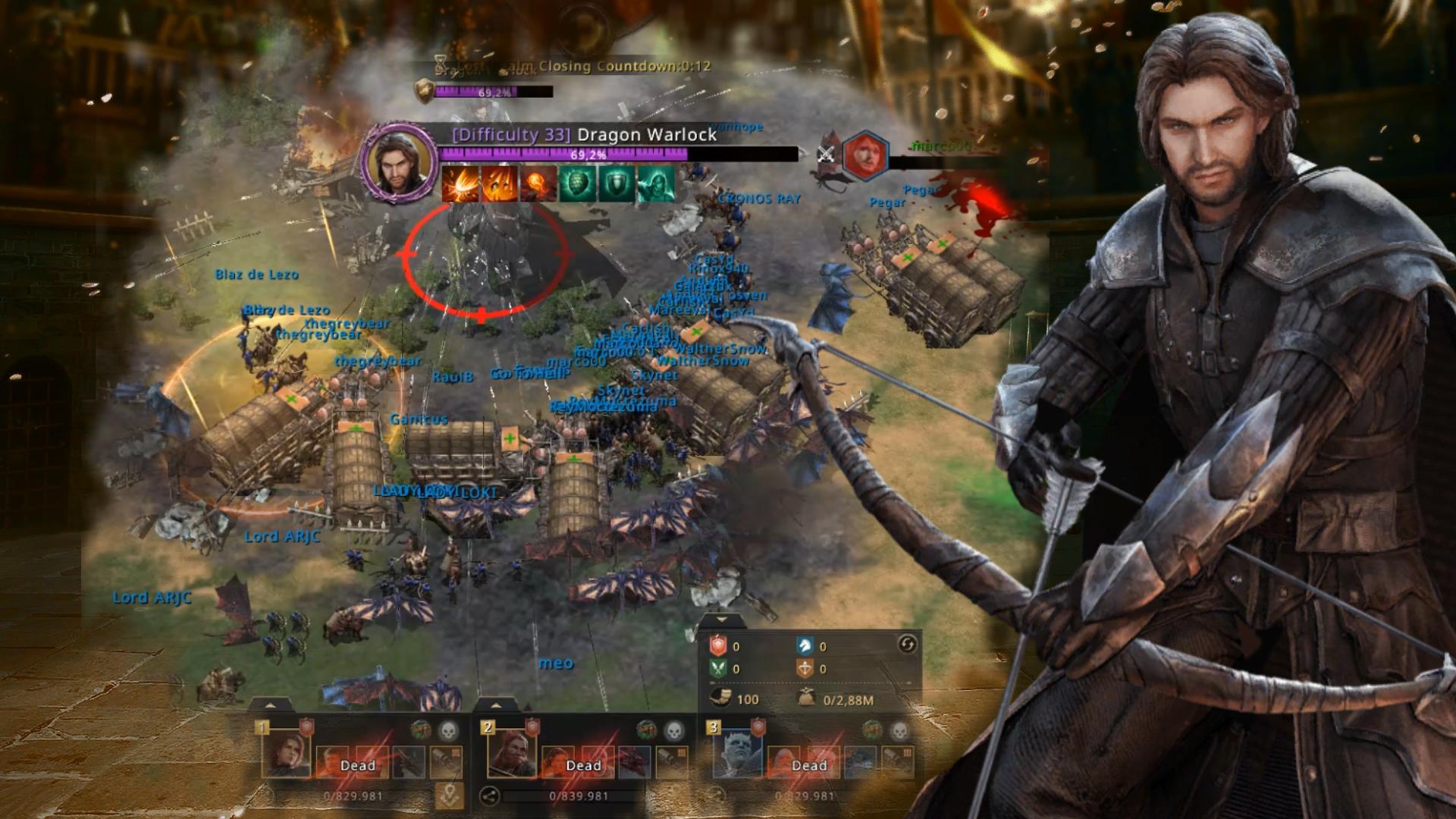
Task: Select the fireball boss skill icon
Action: [x=538, y=185]
